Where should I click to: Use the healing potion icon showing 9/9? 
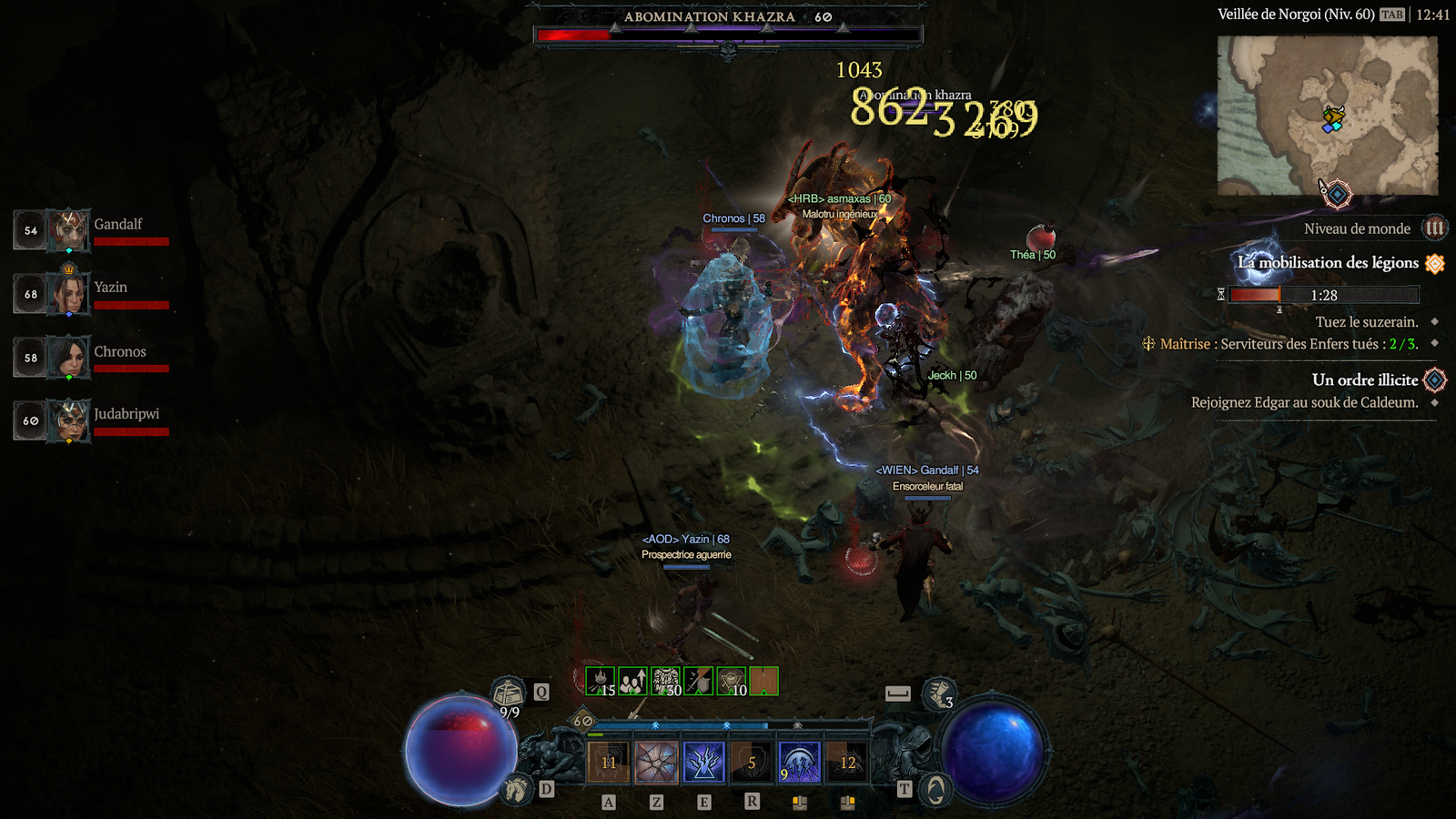[x=509, y=694]
